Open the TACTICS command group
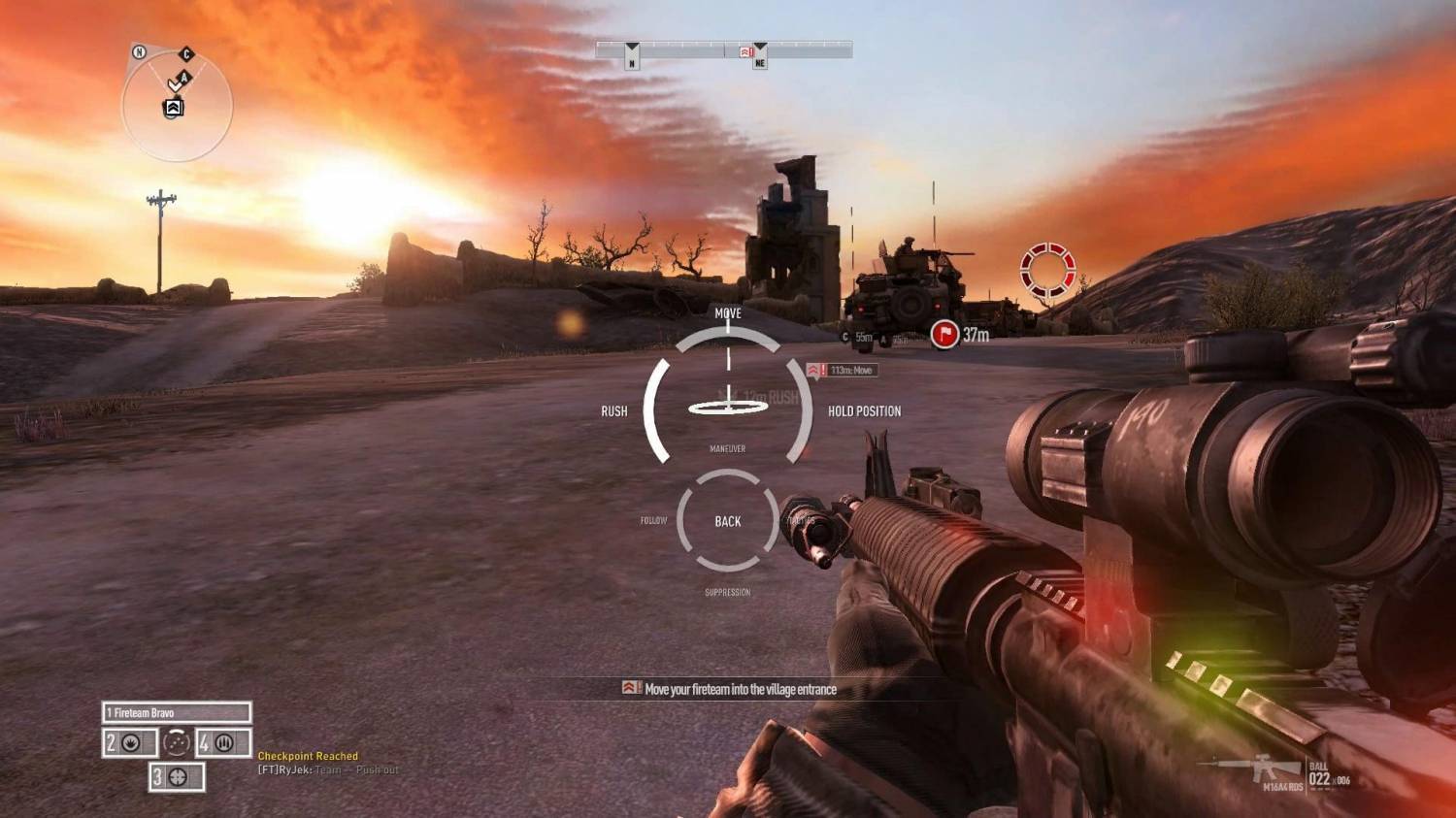The width and height of the screenshot is (1456, 818). click(801, 521)
